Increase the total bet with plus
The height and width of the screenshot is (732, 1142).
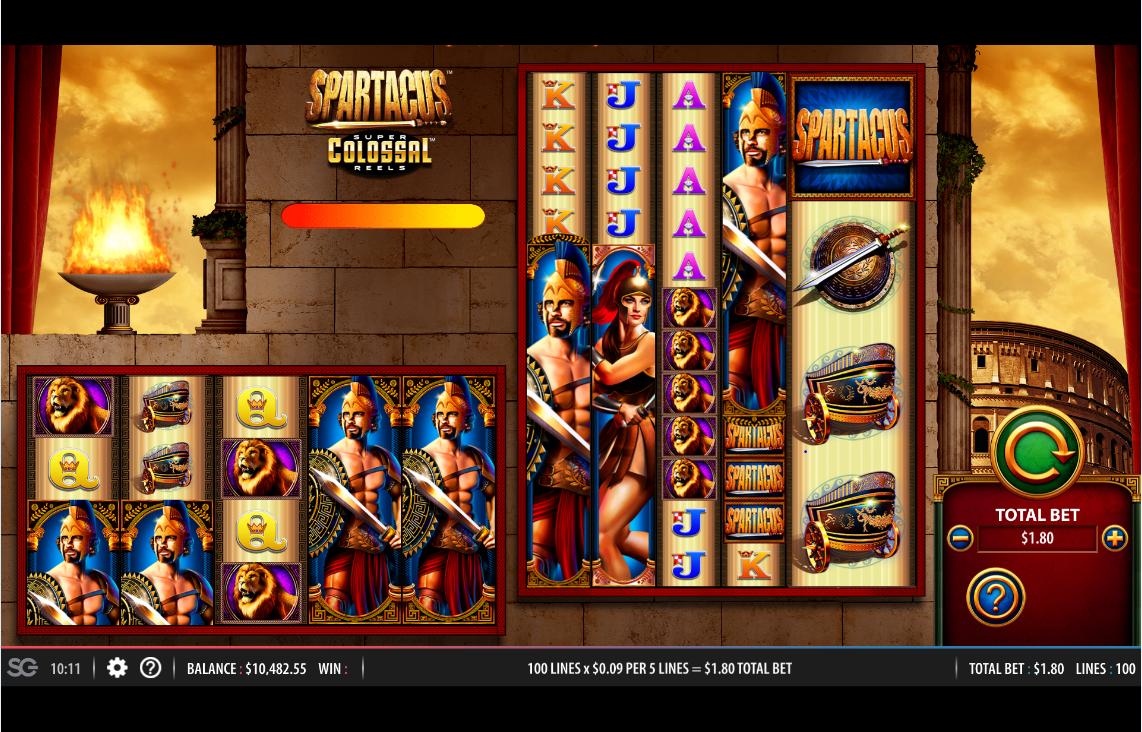[1114, 539]
